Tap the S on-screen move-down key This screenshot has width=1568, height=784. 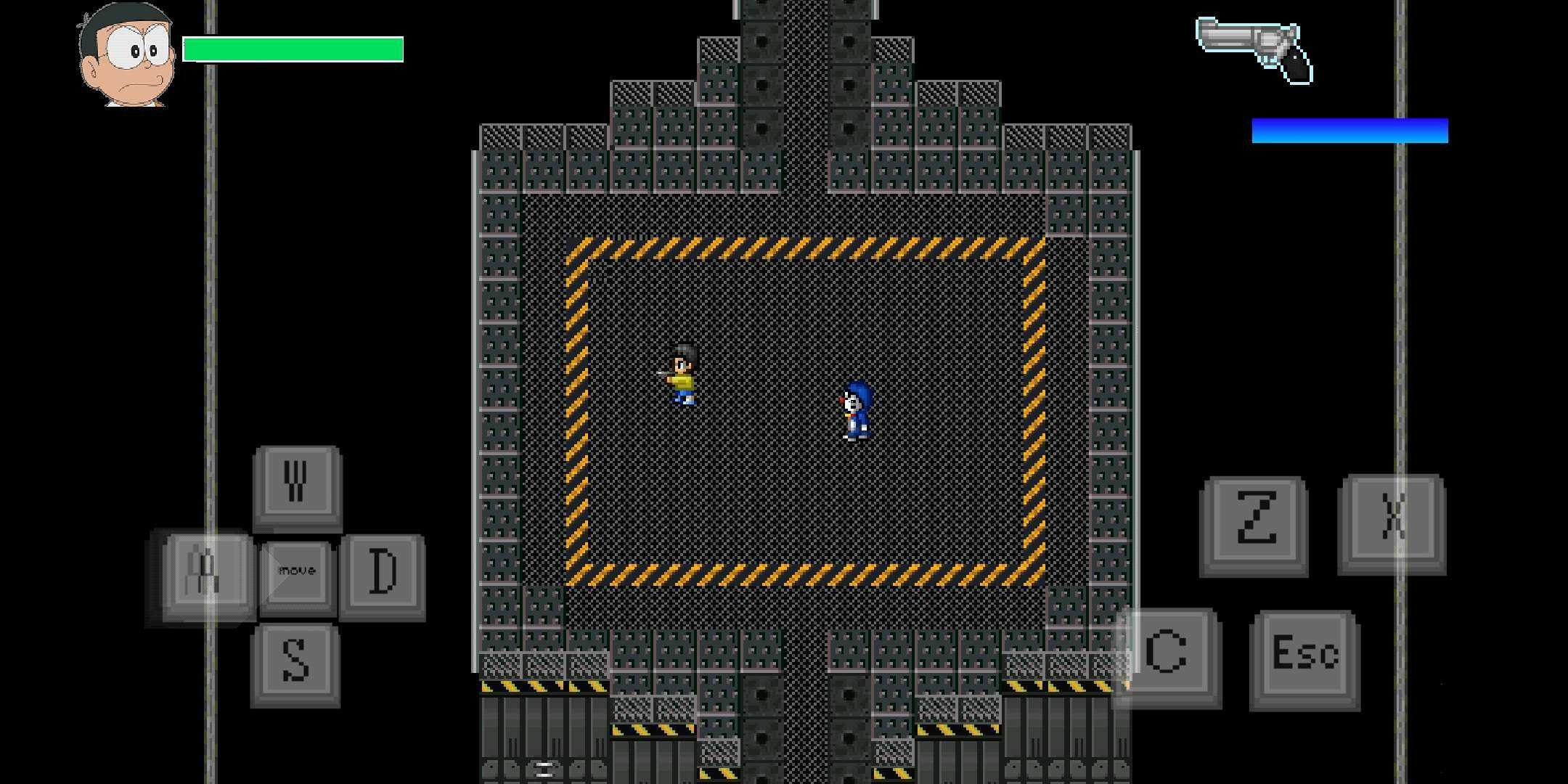coord(295,663)
